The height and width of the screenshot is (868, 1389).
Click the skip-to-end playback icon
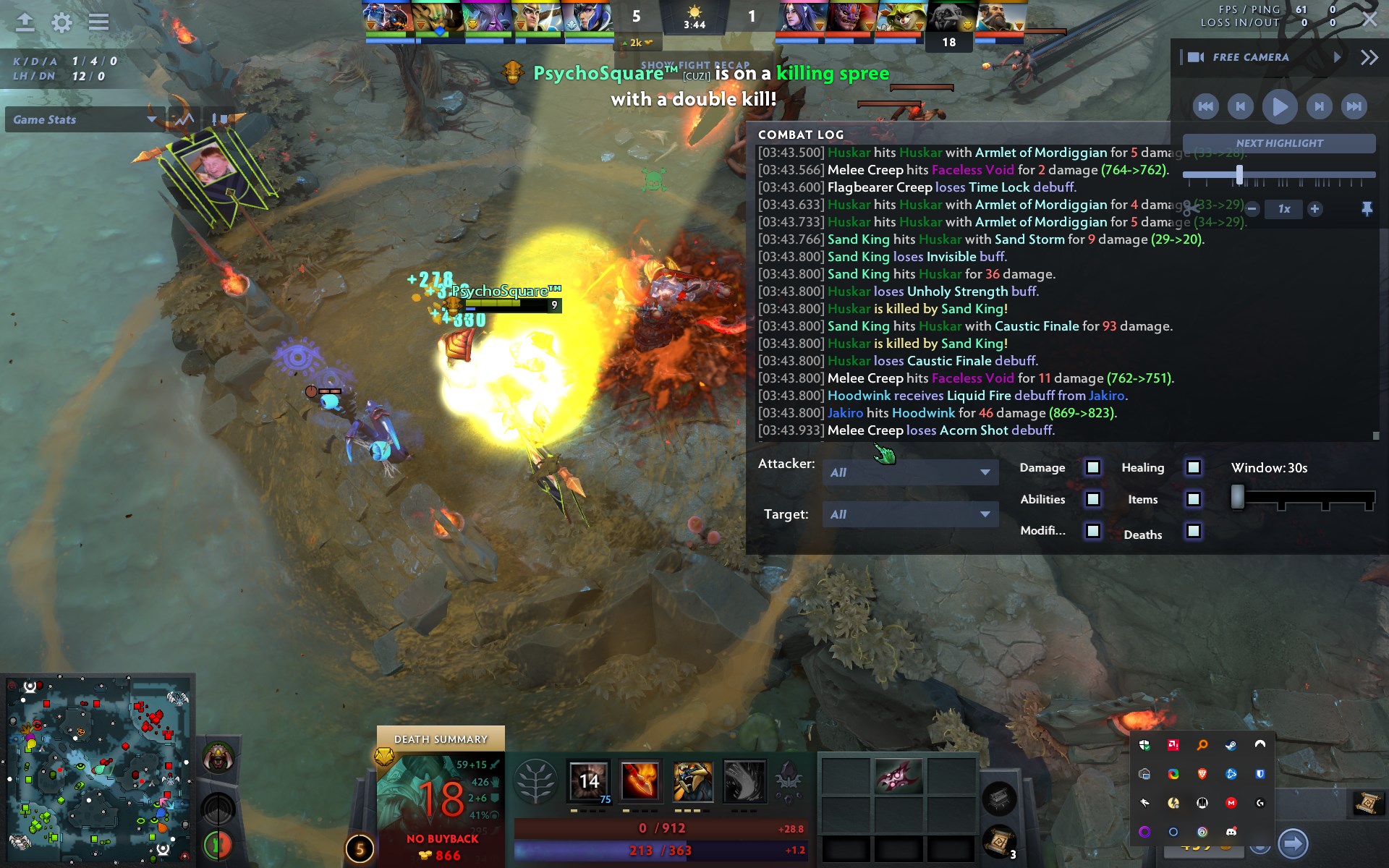click(1354, 106)
